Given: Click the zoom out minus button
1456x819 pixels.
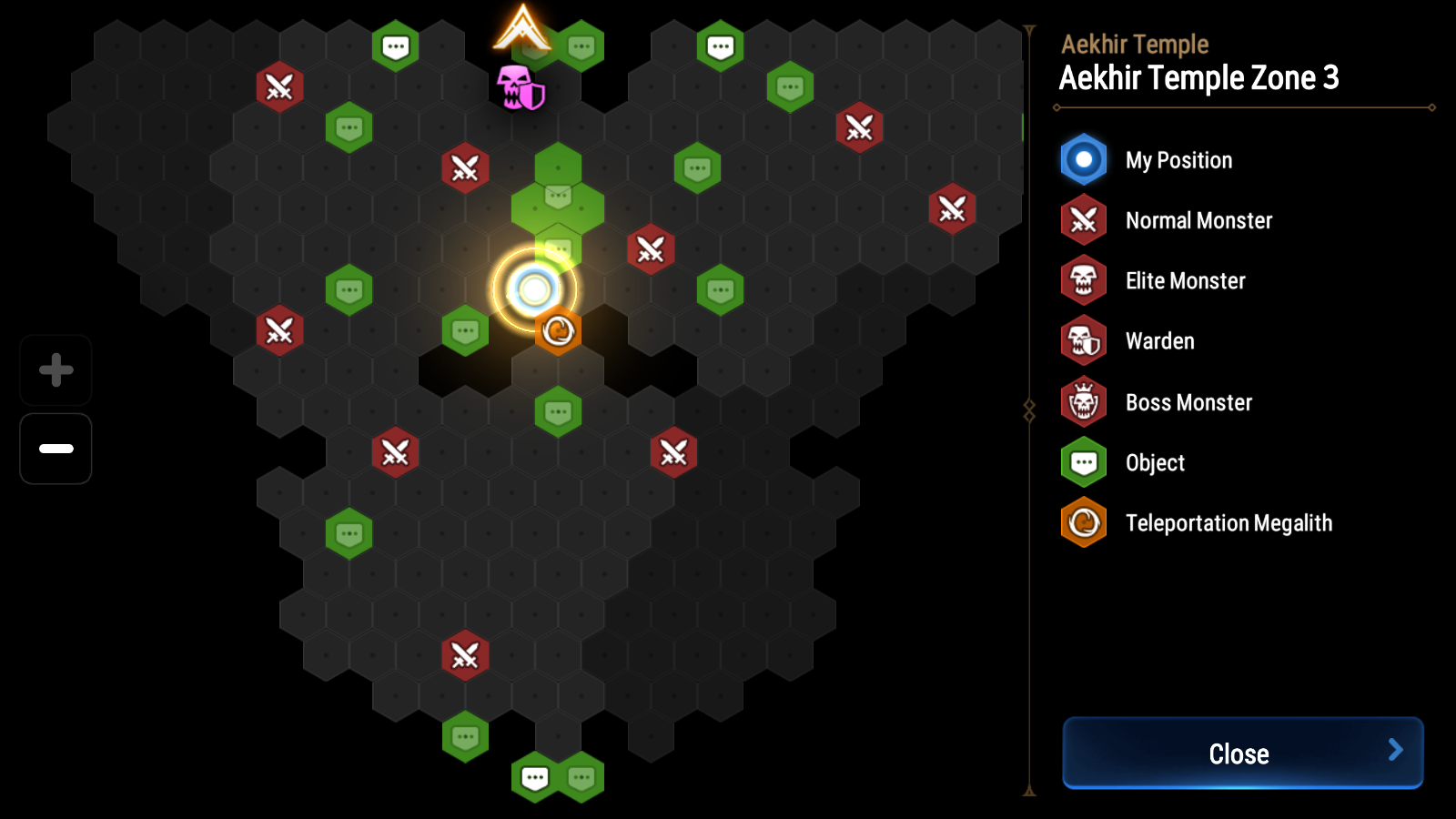Looking at the screenshot, I should click(x=55, y=448).
